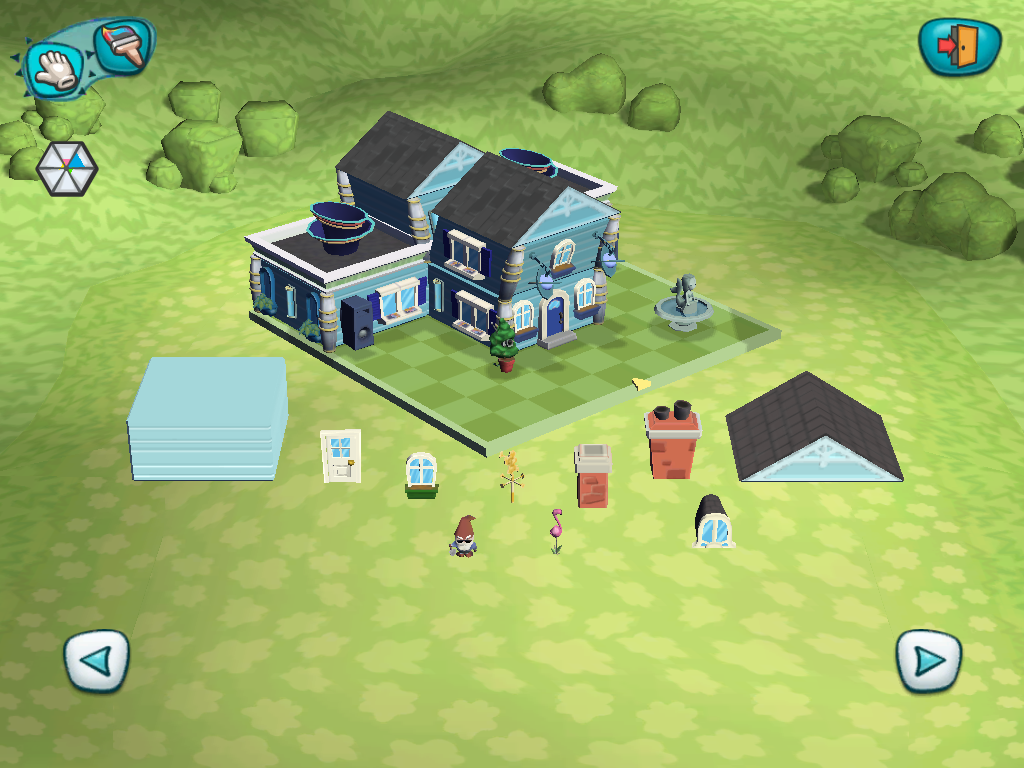Choose the garden gnome decoration
Screen dimensions: 1024x768
coord(464,537)
